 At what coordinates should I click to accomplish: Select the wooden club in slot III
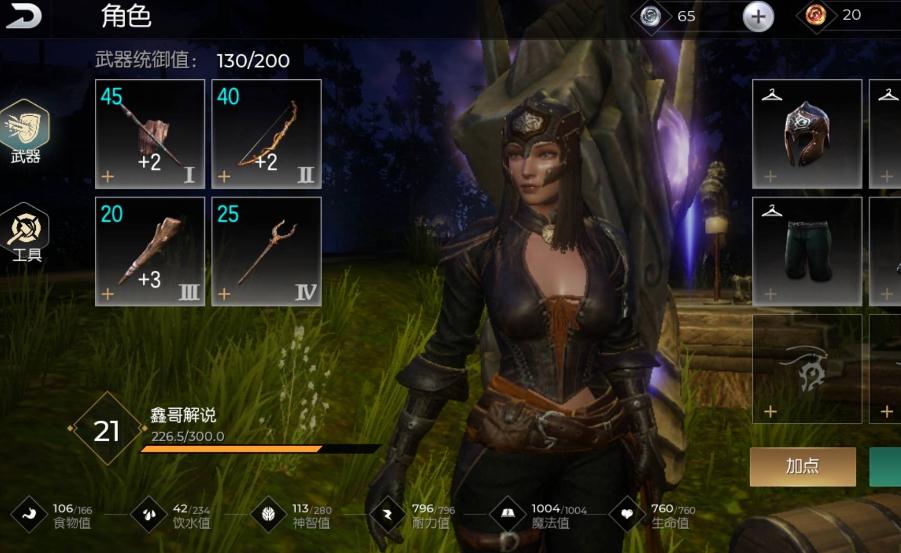pyautogui.click(x=150, y=251)
